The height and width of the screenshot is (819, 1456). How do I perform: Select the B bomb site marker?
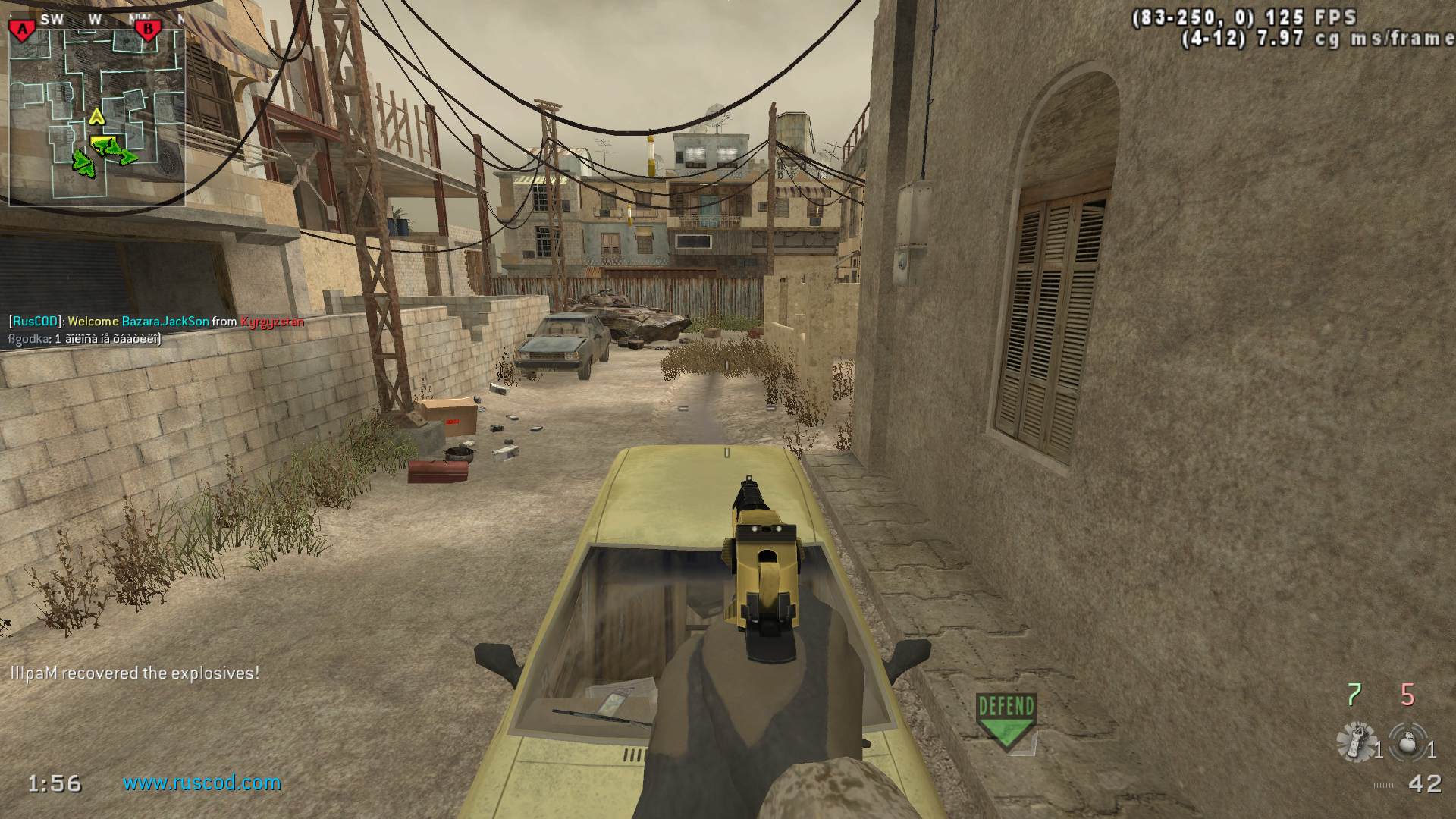148,30
